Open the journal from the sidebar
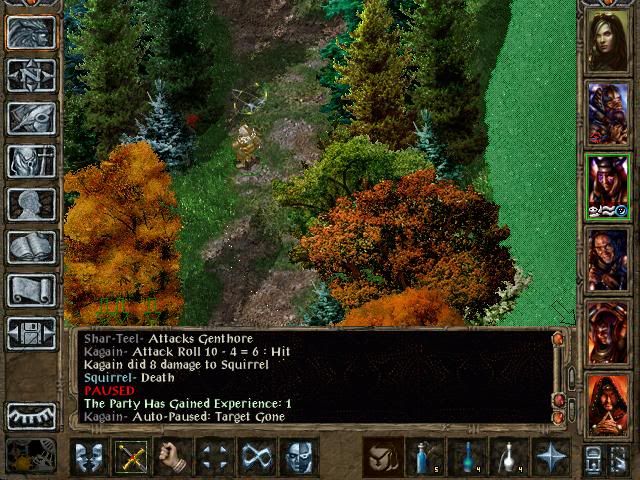The height and width of the screenshot is (480, 640). pos(31,118)
